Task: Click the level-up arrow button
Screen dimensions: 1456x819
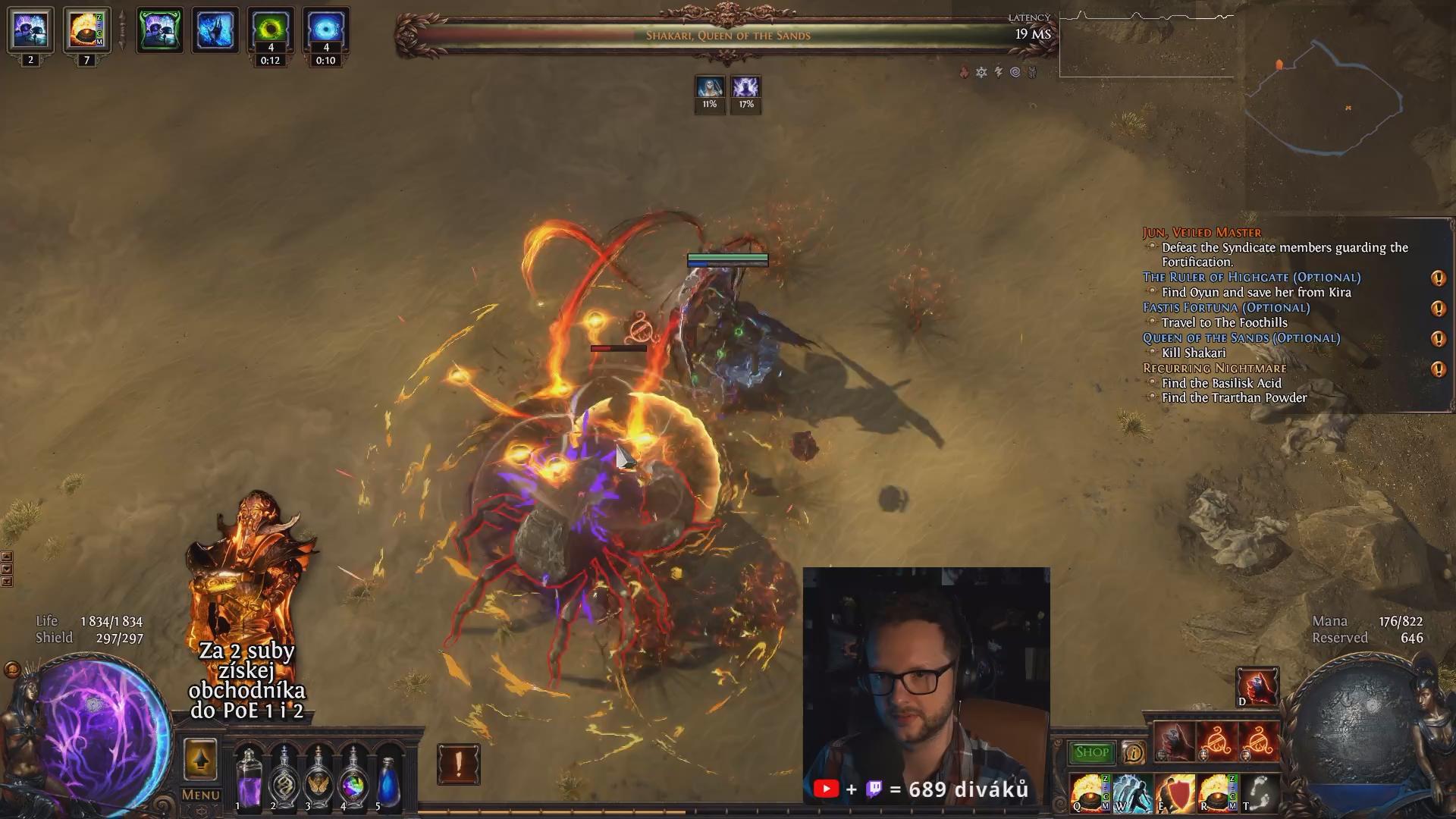Action: click(200, 758)
